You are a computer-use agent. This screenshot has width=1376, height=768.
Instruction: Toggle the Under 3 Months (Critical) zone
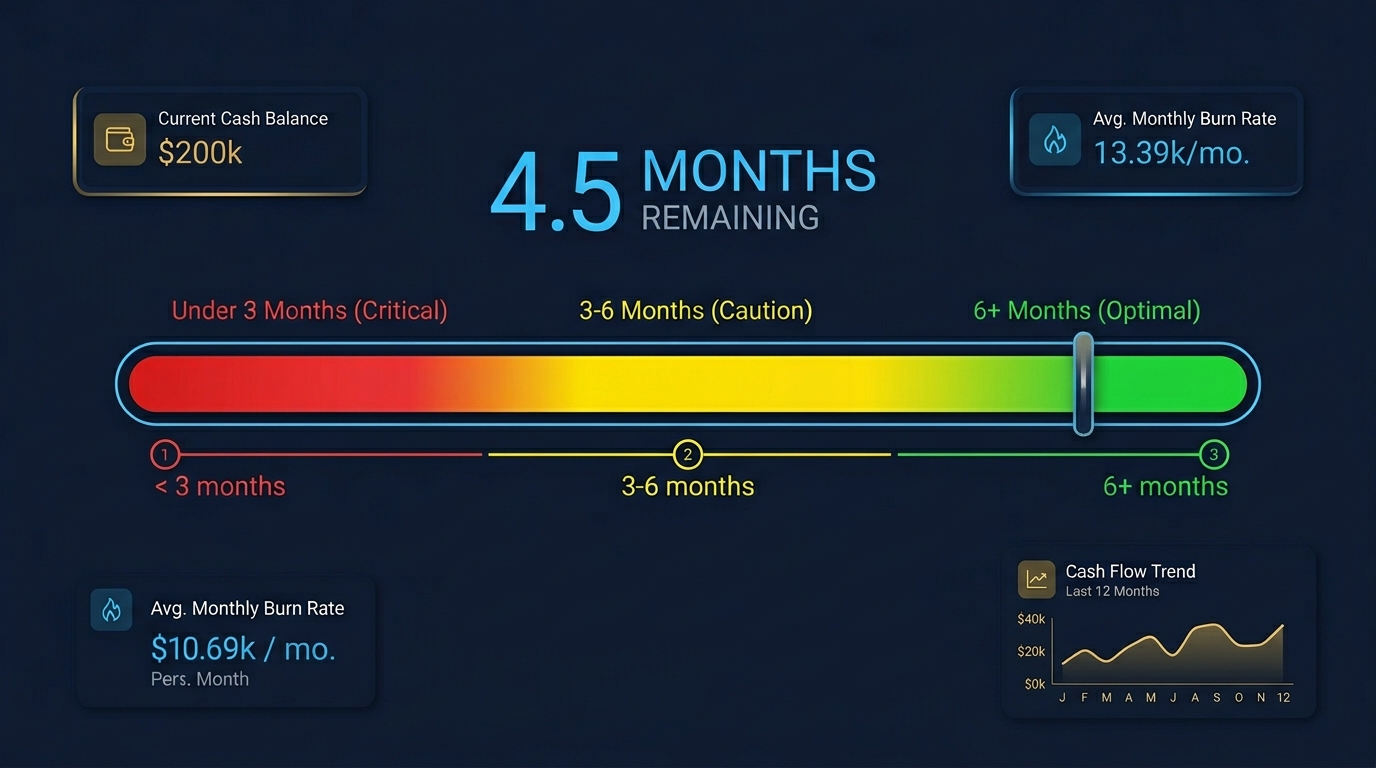coord(309,310)
